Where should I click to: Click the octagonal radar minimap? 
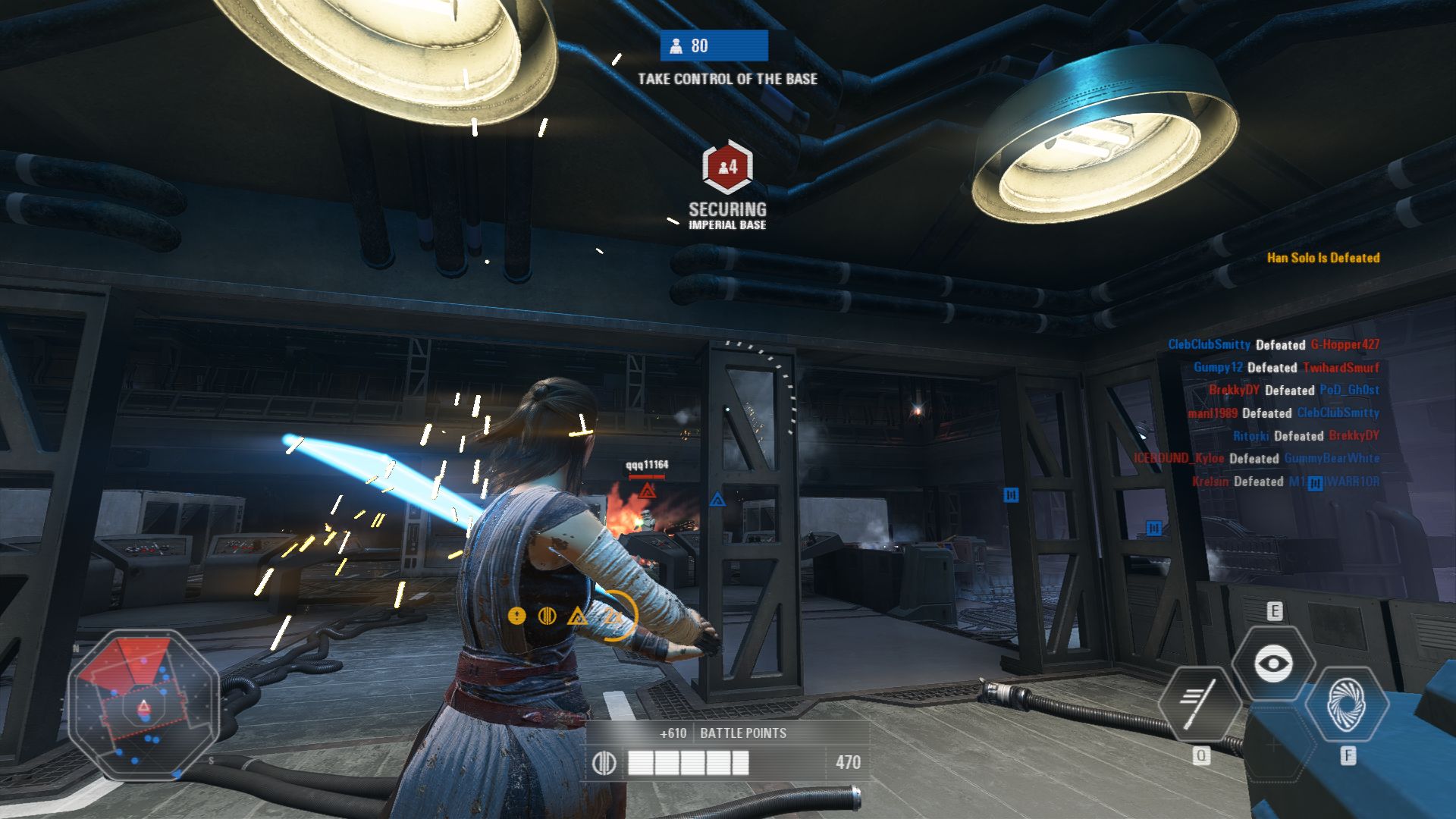[x=143, y=704]
